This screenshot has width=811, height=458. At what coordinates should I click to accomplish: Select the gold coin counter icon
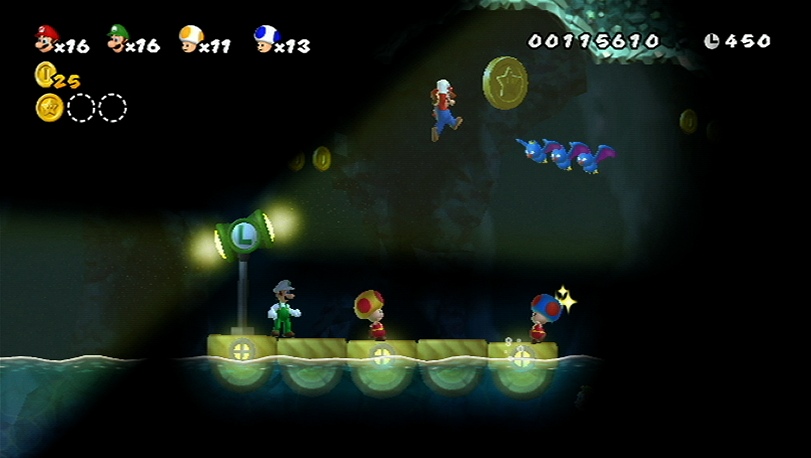point(45,73)
